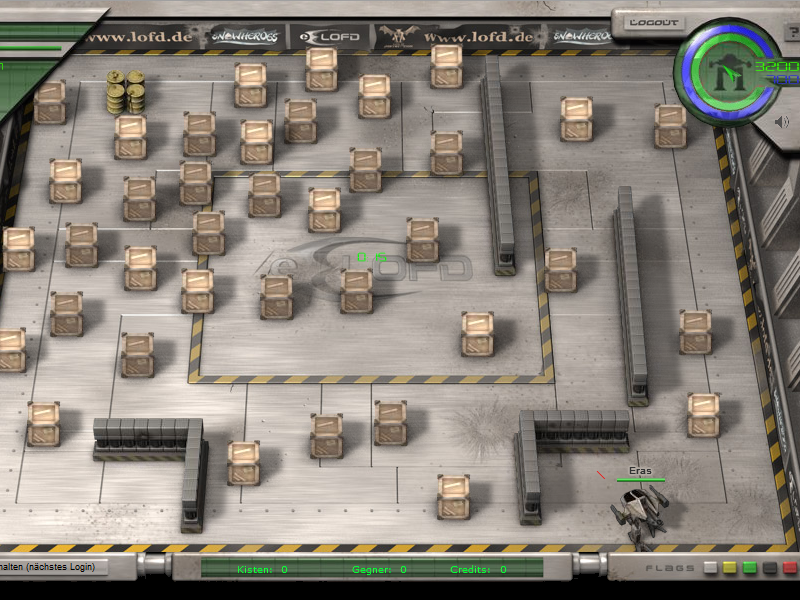800x600 pixels.
Task: Select the green flag button
Action: [x=750, y=568]
